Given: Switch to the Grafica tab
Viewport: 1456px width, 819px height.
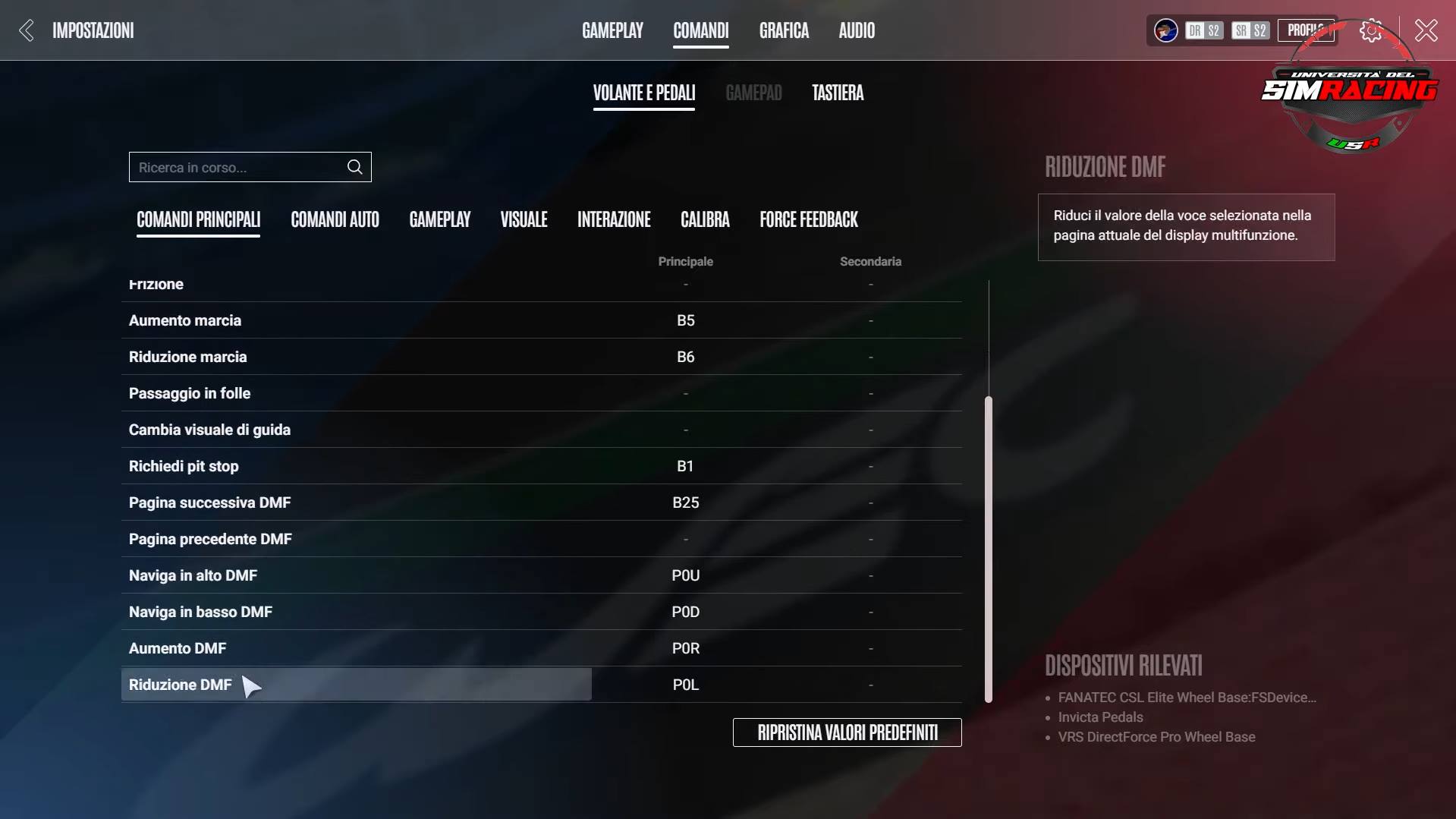Looking at the screenshot, I should (x=783, y=30).
